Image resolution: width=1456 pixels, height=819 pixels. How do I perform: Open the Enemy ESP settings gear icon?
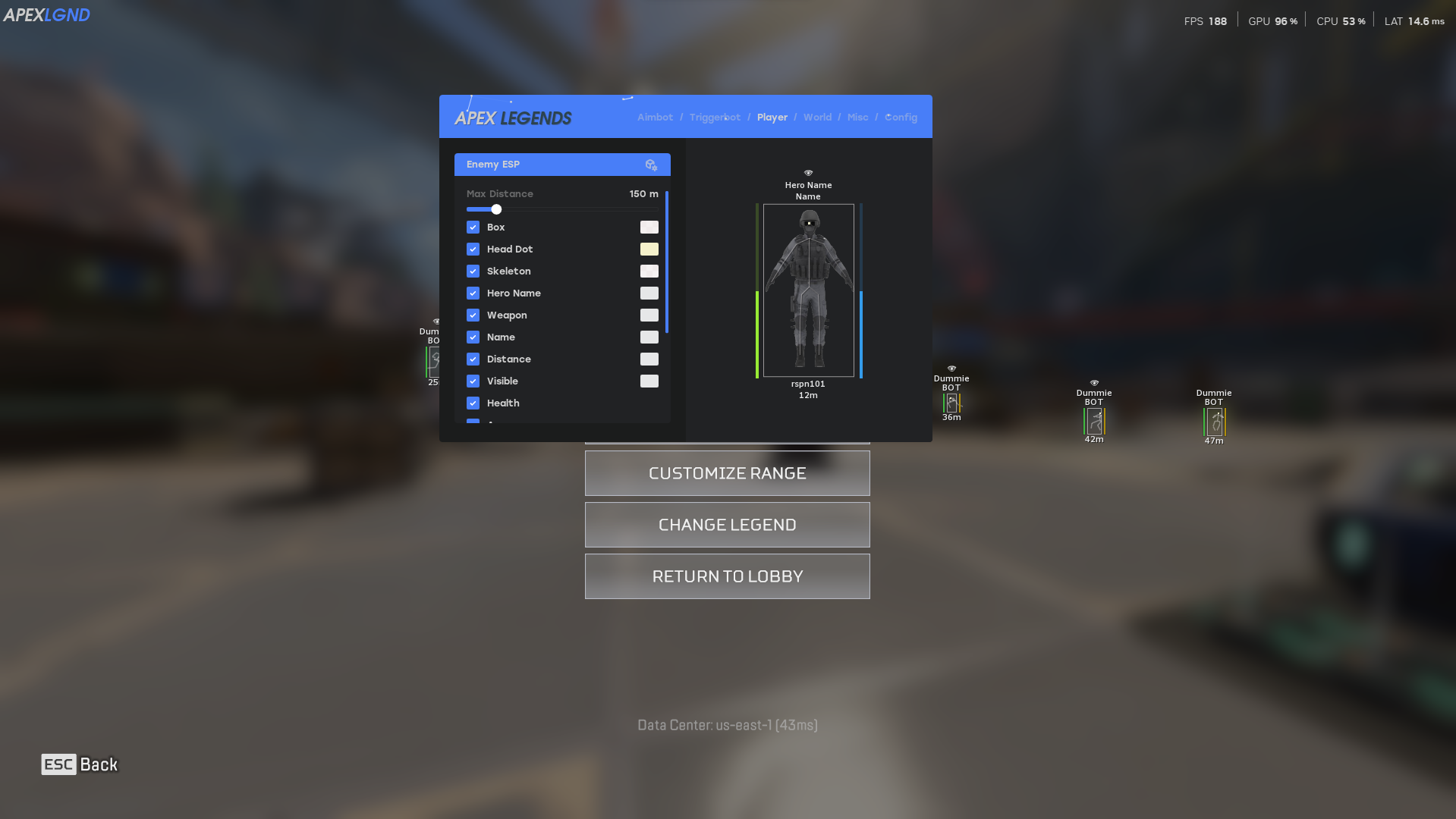pyautogui.click(x=651, y=165)
